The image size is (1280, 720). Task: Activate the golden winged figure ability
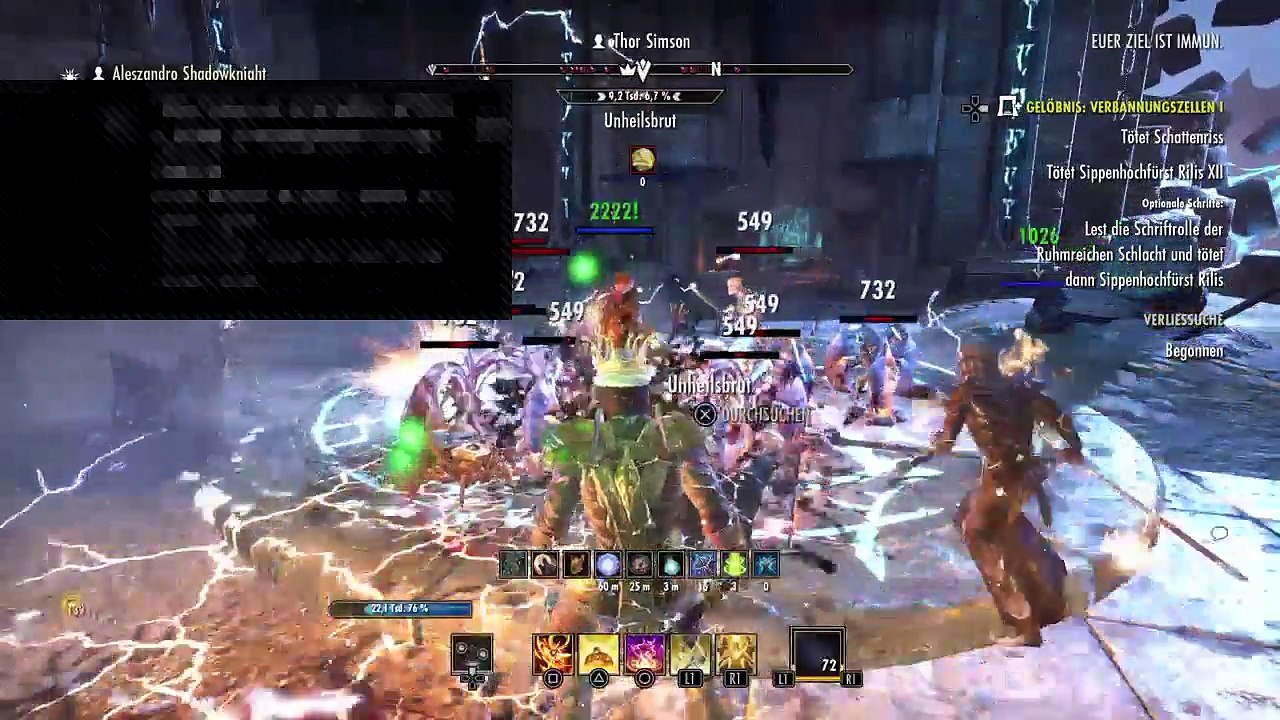pyautogui.click(x=735, y=653)
